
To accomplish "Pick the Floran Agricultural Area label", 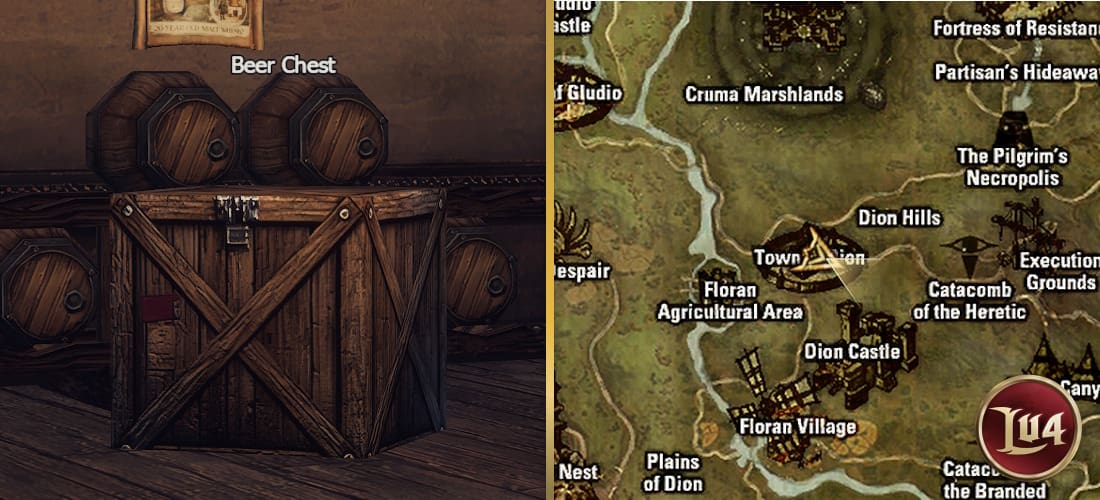I will (x=739, y=302).
